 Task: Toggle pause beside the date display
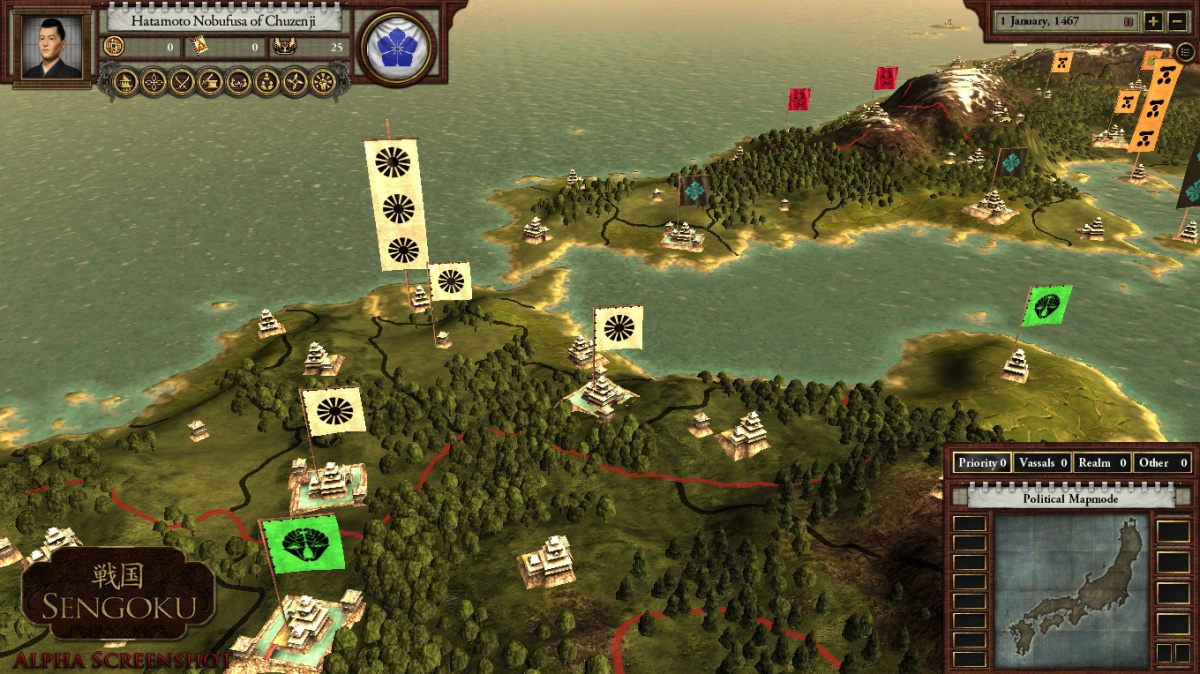[1129, 21]
